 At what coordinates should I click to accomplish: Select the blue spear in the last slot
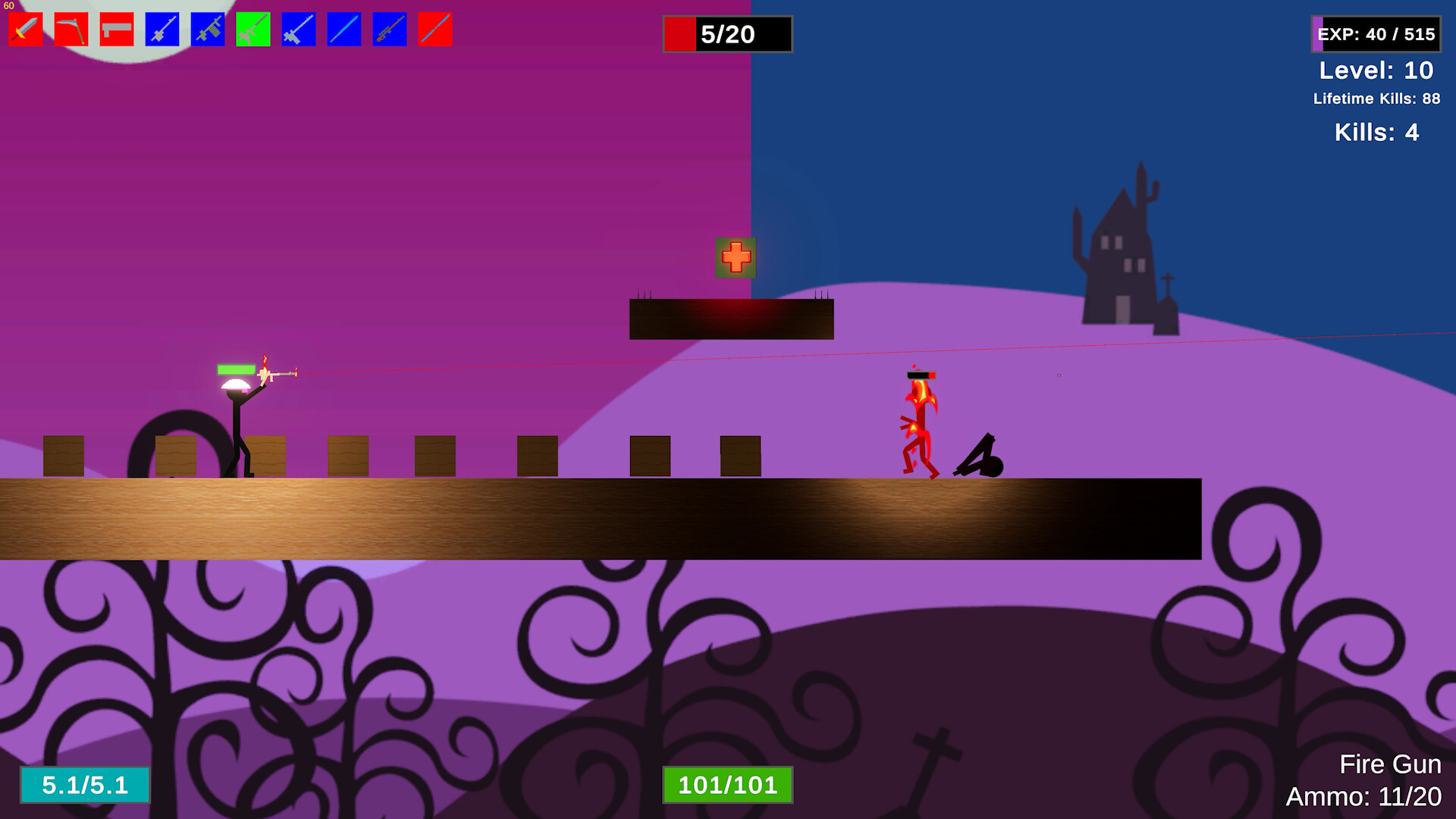point(434,29)
